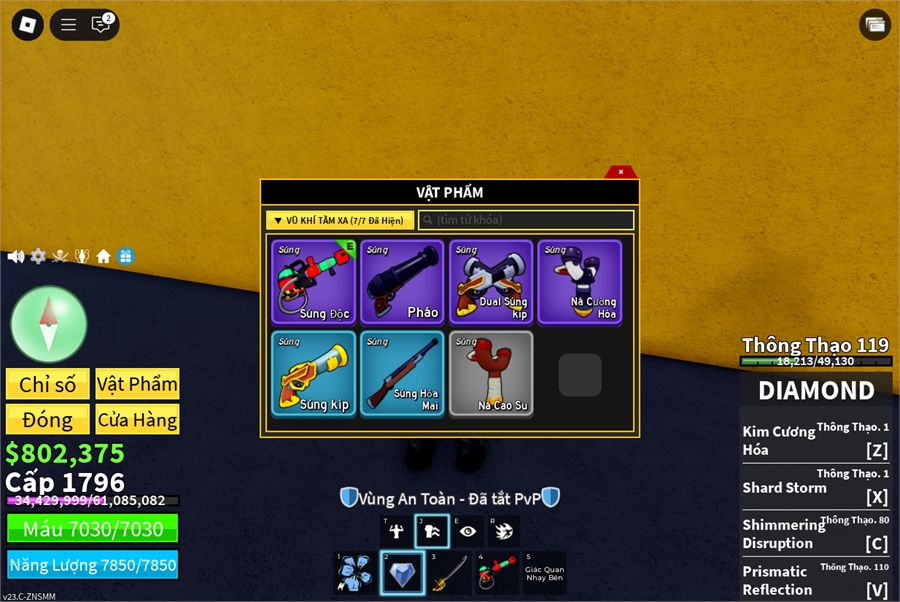Click the yellow Vật Phẩm button
Image resolution: width=900 pixels, height=602 pixels.
137,384
